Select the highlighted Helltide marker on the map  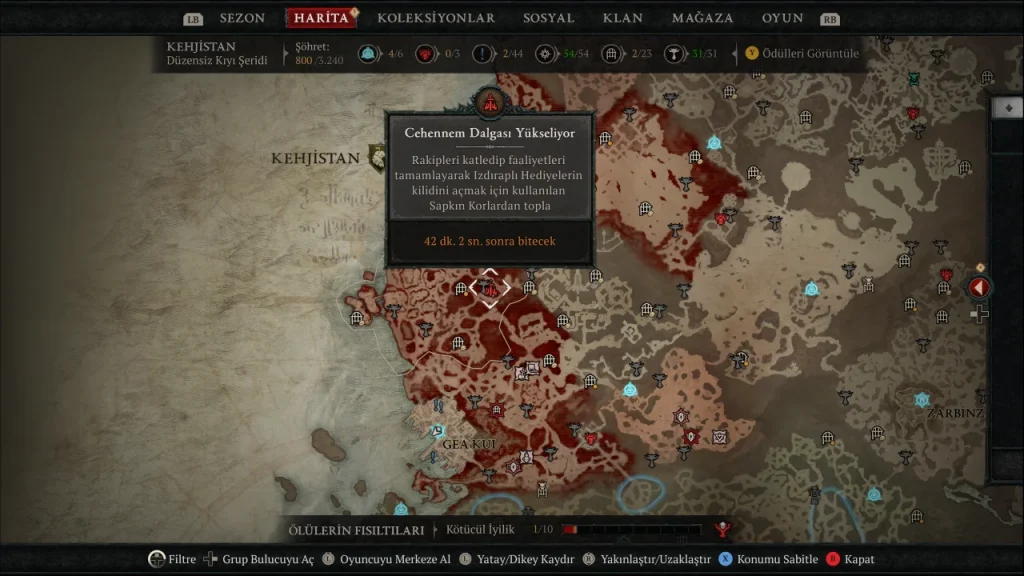tap(490, 288)
